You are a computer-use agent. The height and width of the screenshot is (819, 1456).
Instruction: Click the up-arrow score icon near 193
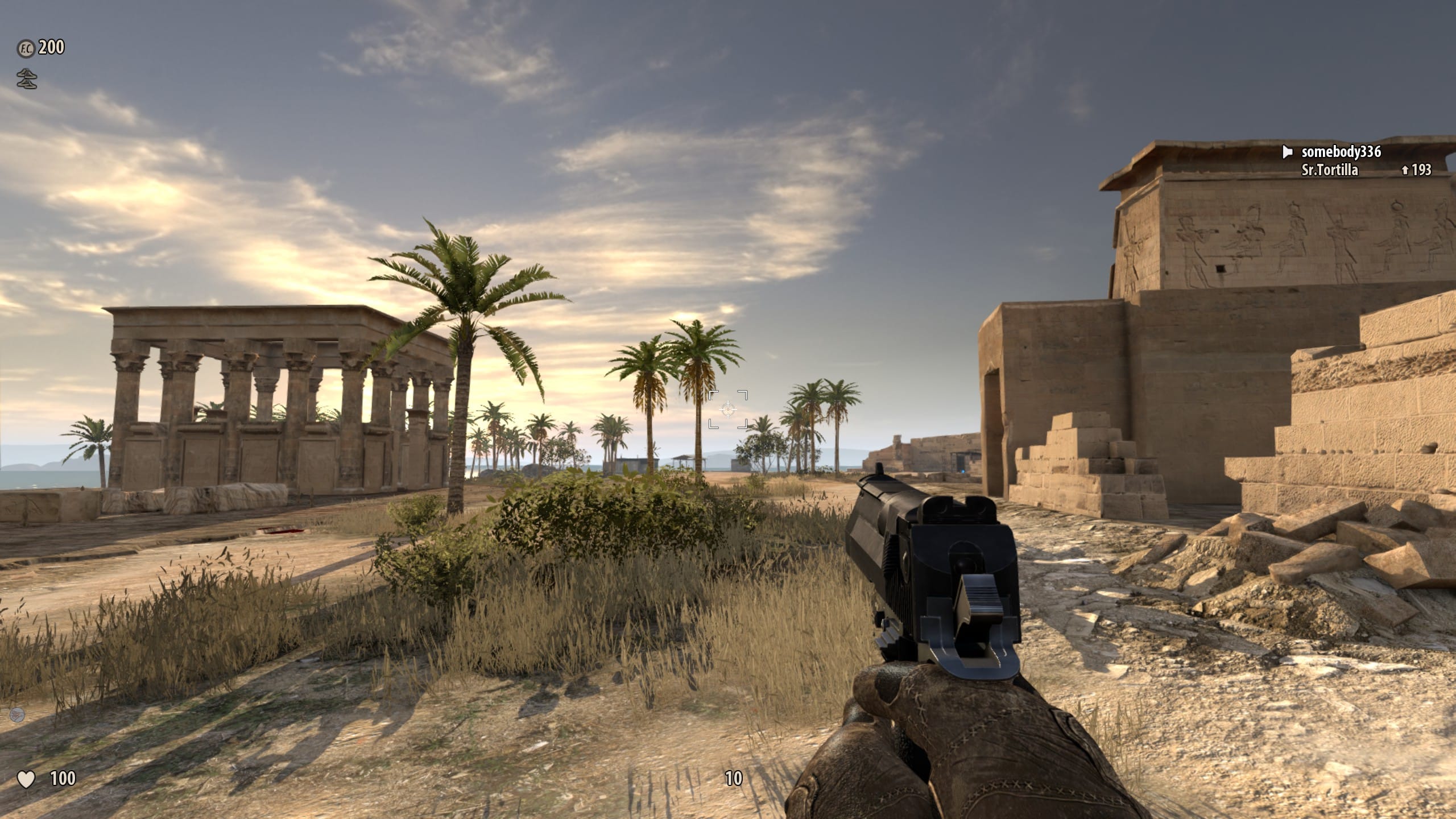click(1405, 172)
